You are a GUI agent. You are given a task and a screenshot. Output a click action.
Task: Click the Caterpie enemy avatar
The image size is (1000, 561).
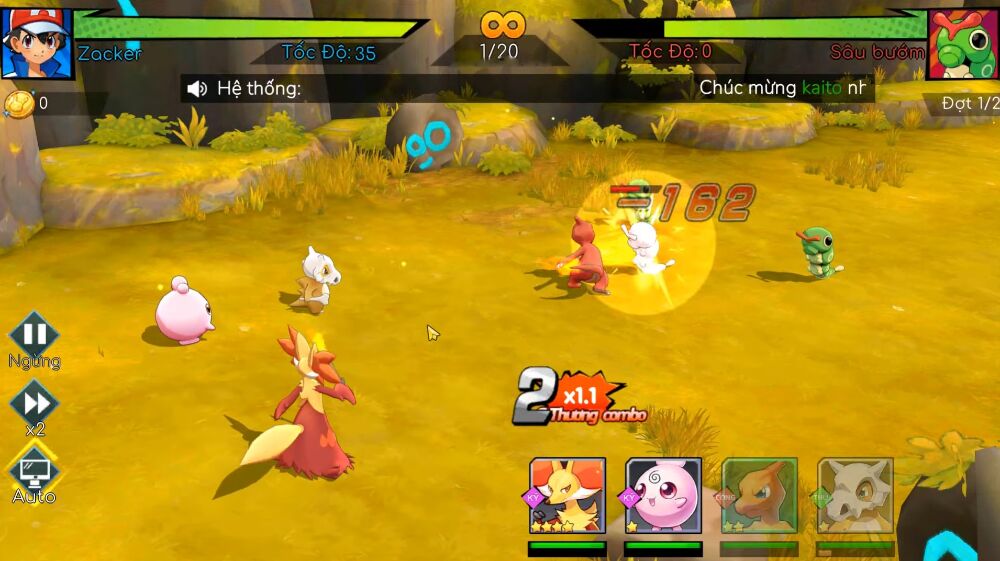tap(963, 44)
